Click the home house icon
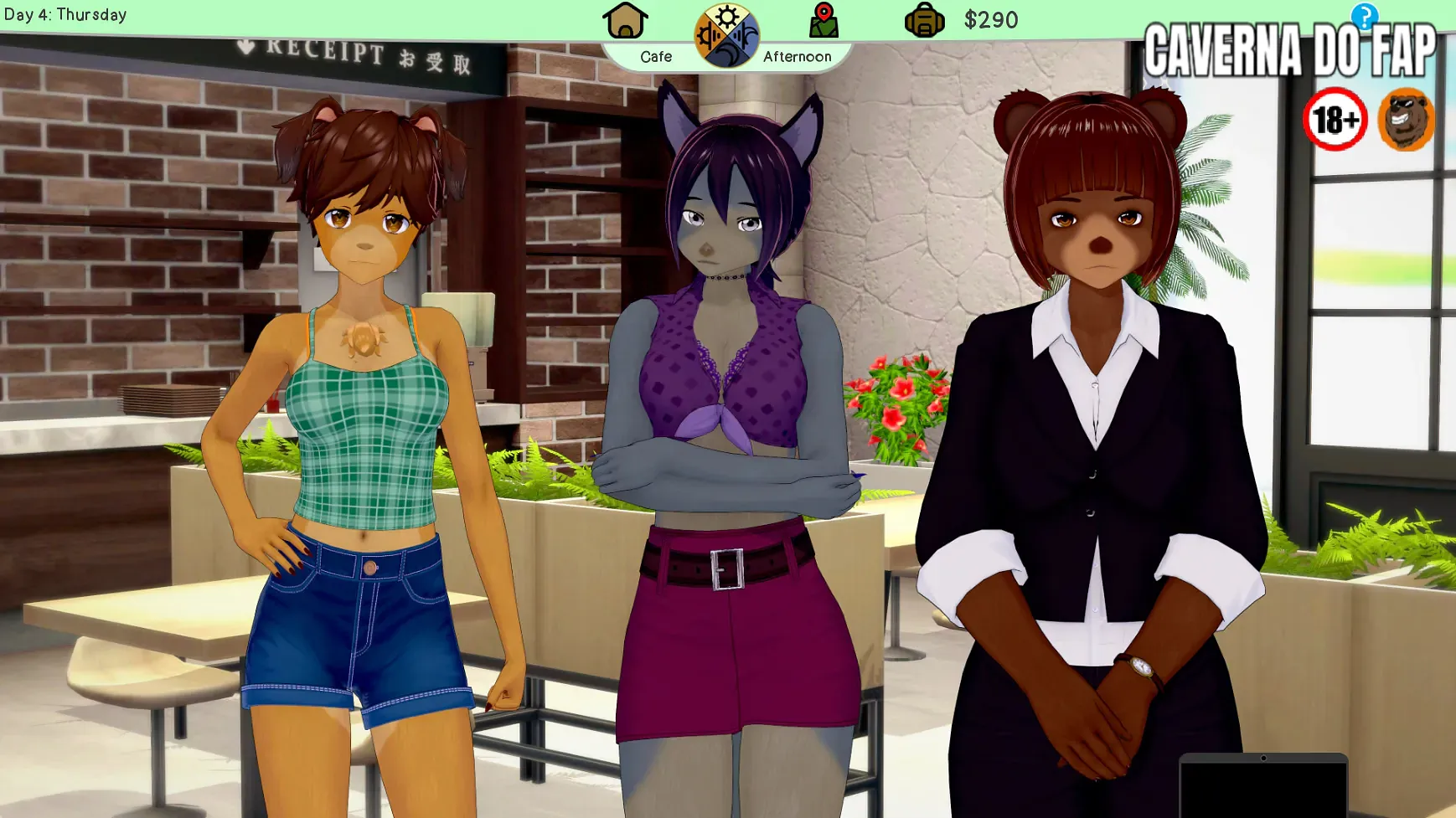Viewport: 1456px width, 818px height. [625, 21]
